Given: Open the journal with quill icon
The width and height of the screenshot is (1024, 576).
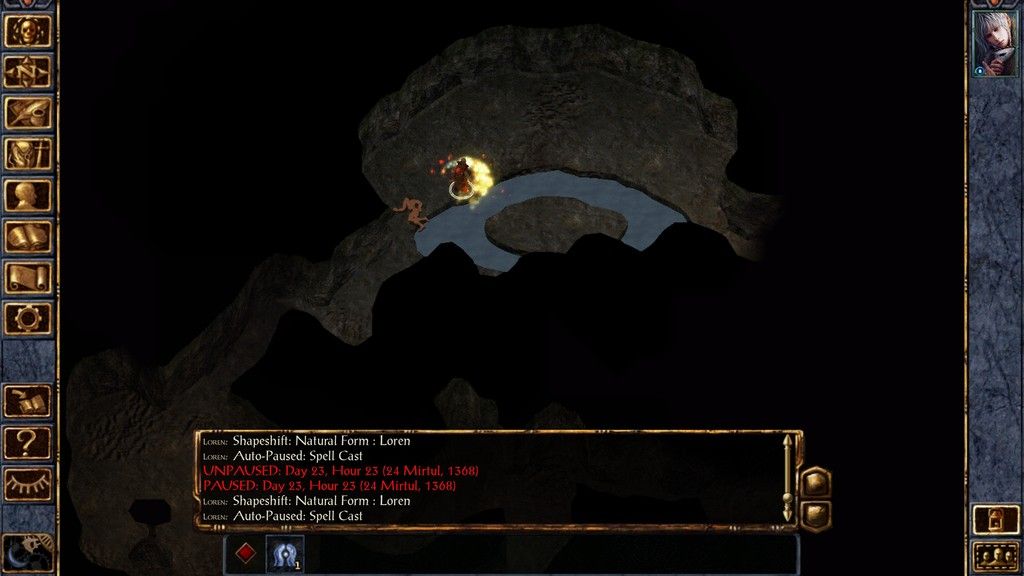Looking at the screenshot, I should click(28, 112).
